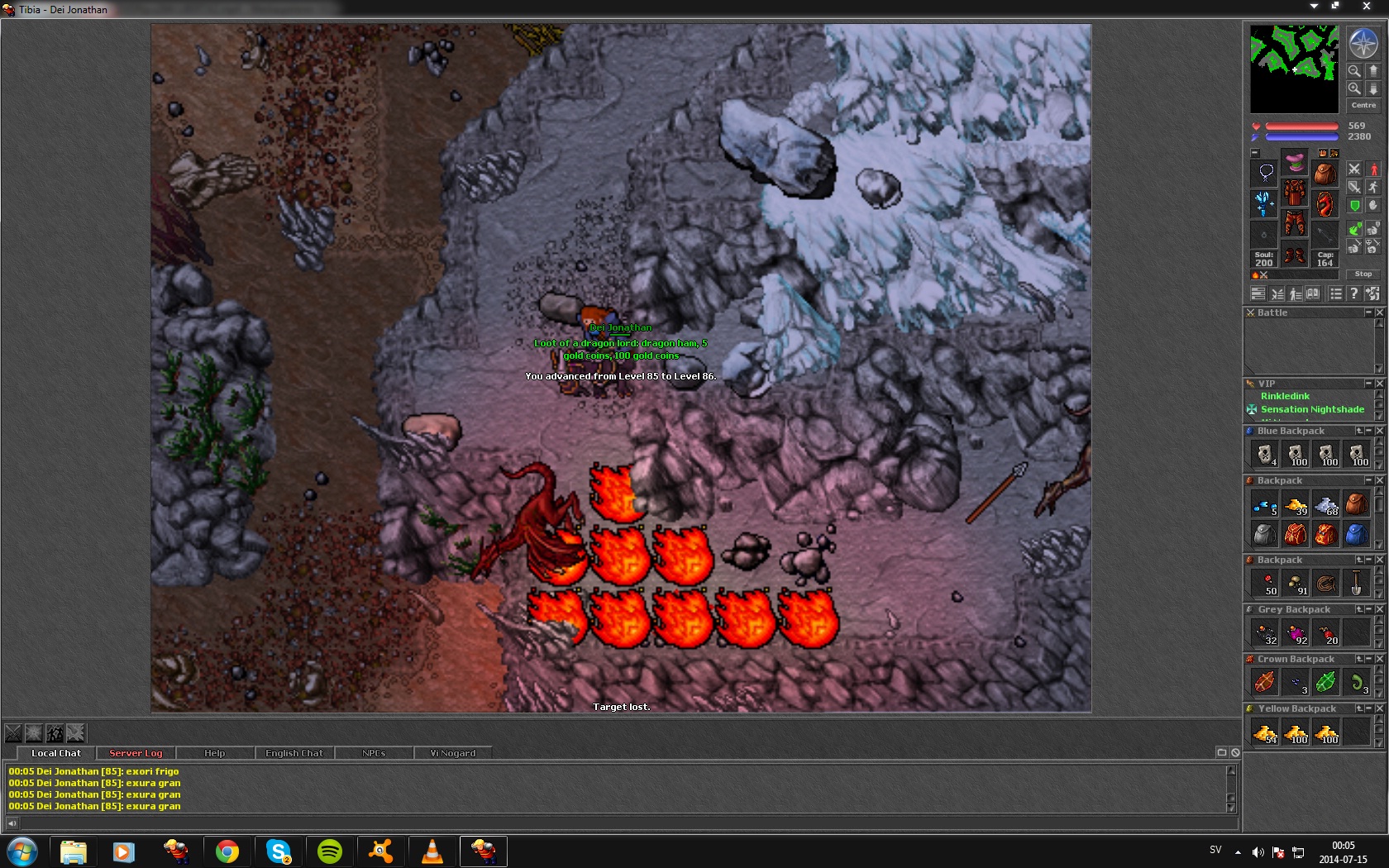Open the Vi Nogard chat tab
This screenshot has width=1389, height=868.
452,753
